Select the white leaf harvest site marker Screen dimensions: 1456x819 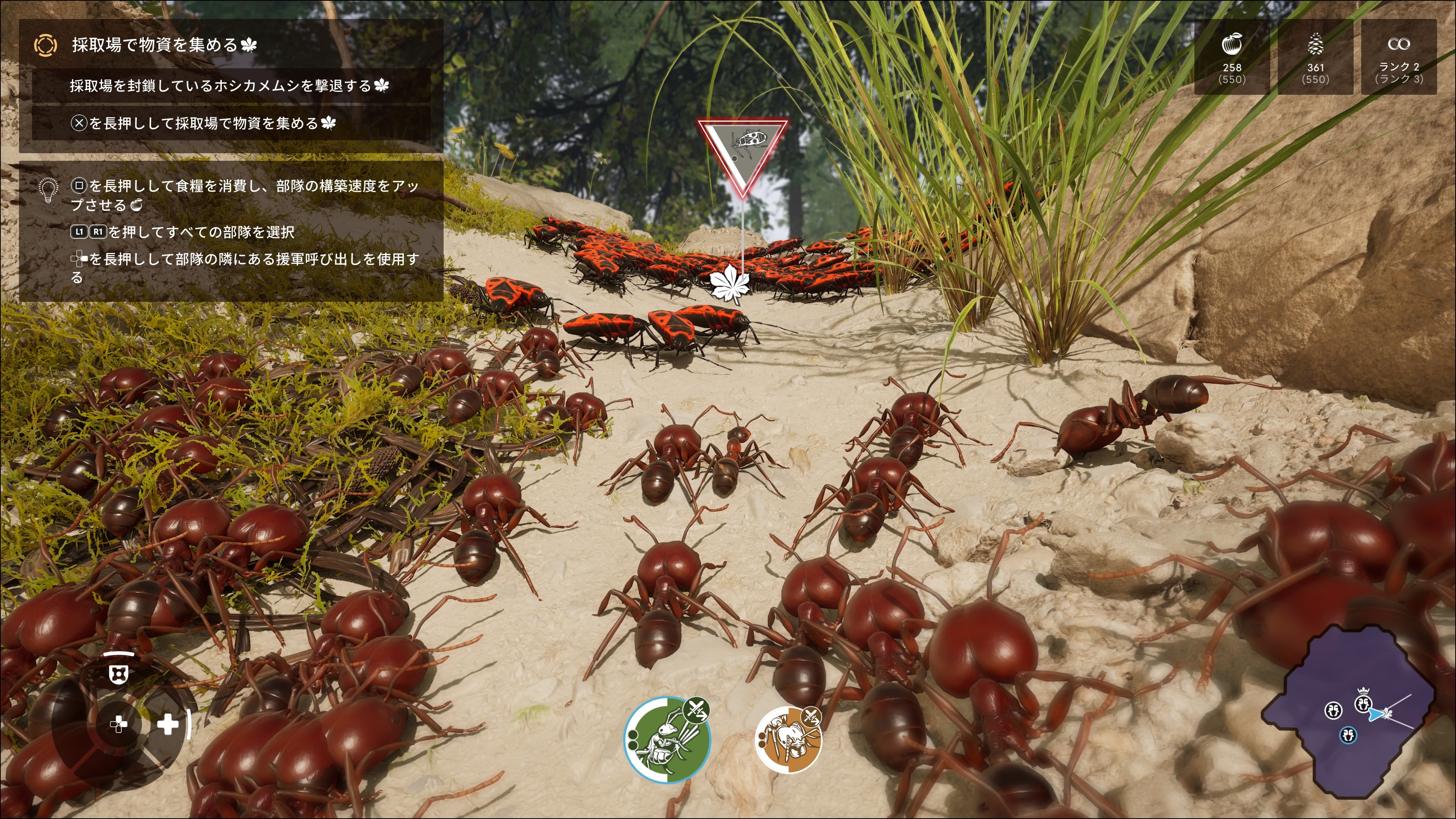pos(729,284)
